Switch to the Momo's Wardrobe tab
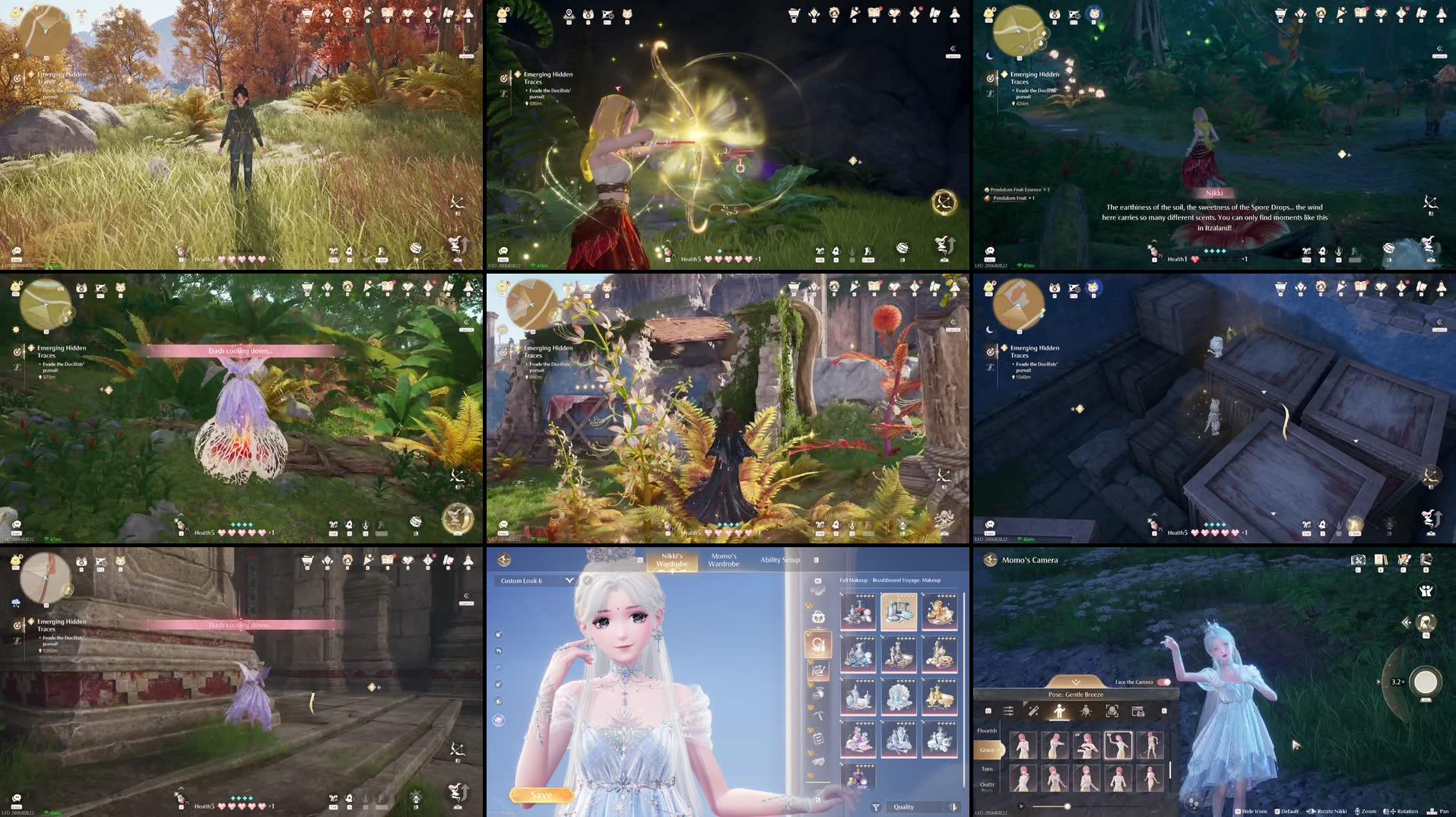The image size is (1456, 817). 724,560
